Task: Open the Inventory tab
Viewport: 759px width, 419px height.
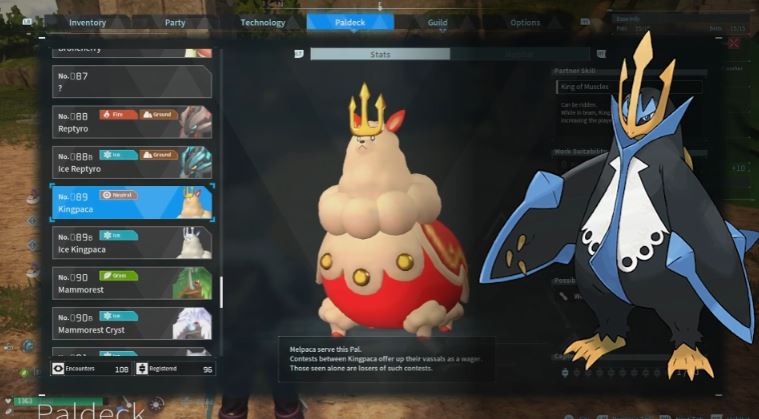Action: pos(88,23)
